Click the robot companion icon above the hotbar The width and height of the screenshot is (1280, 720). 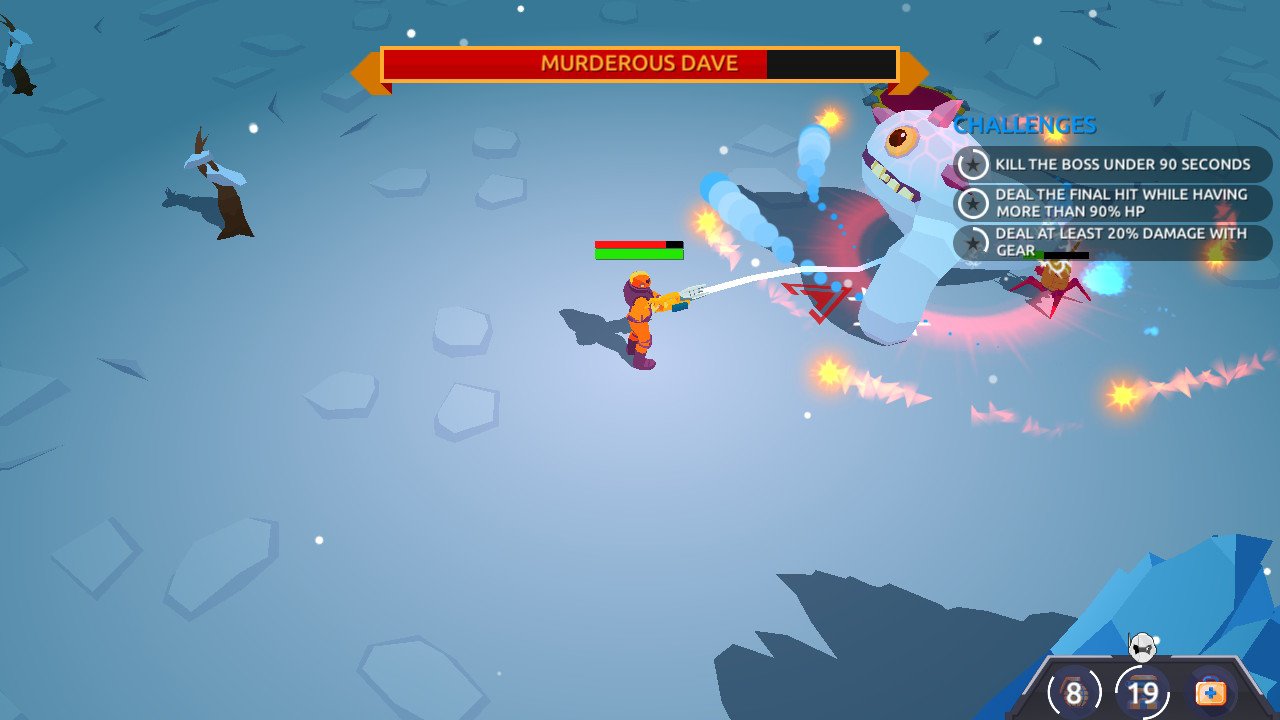1143,647
